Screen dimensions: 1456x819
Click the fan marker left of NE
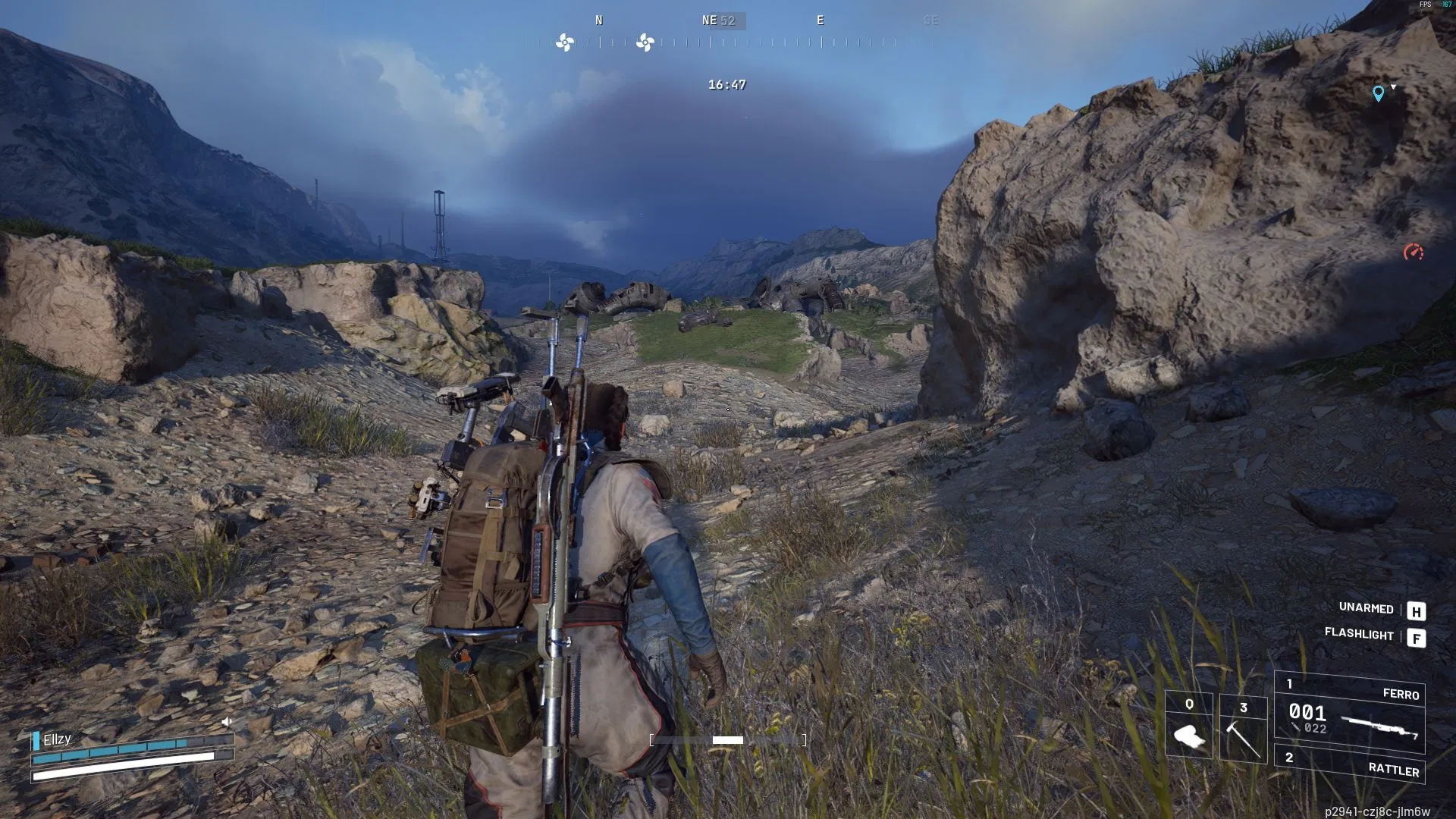pyautogui.click(x=645, y=42)
